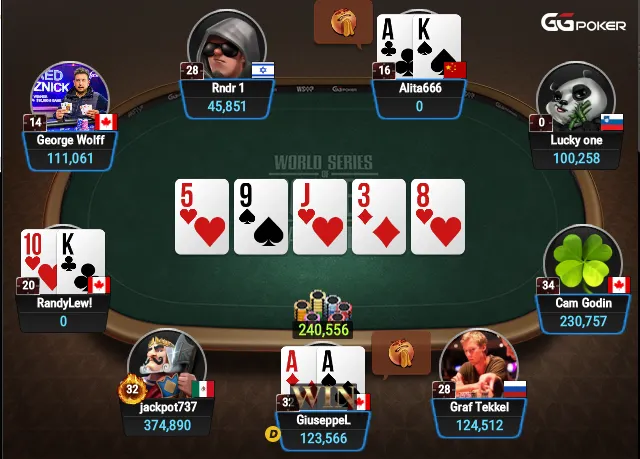View Lucky one's panda avatar

(573, 100)
